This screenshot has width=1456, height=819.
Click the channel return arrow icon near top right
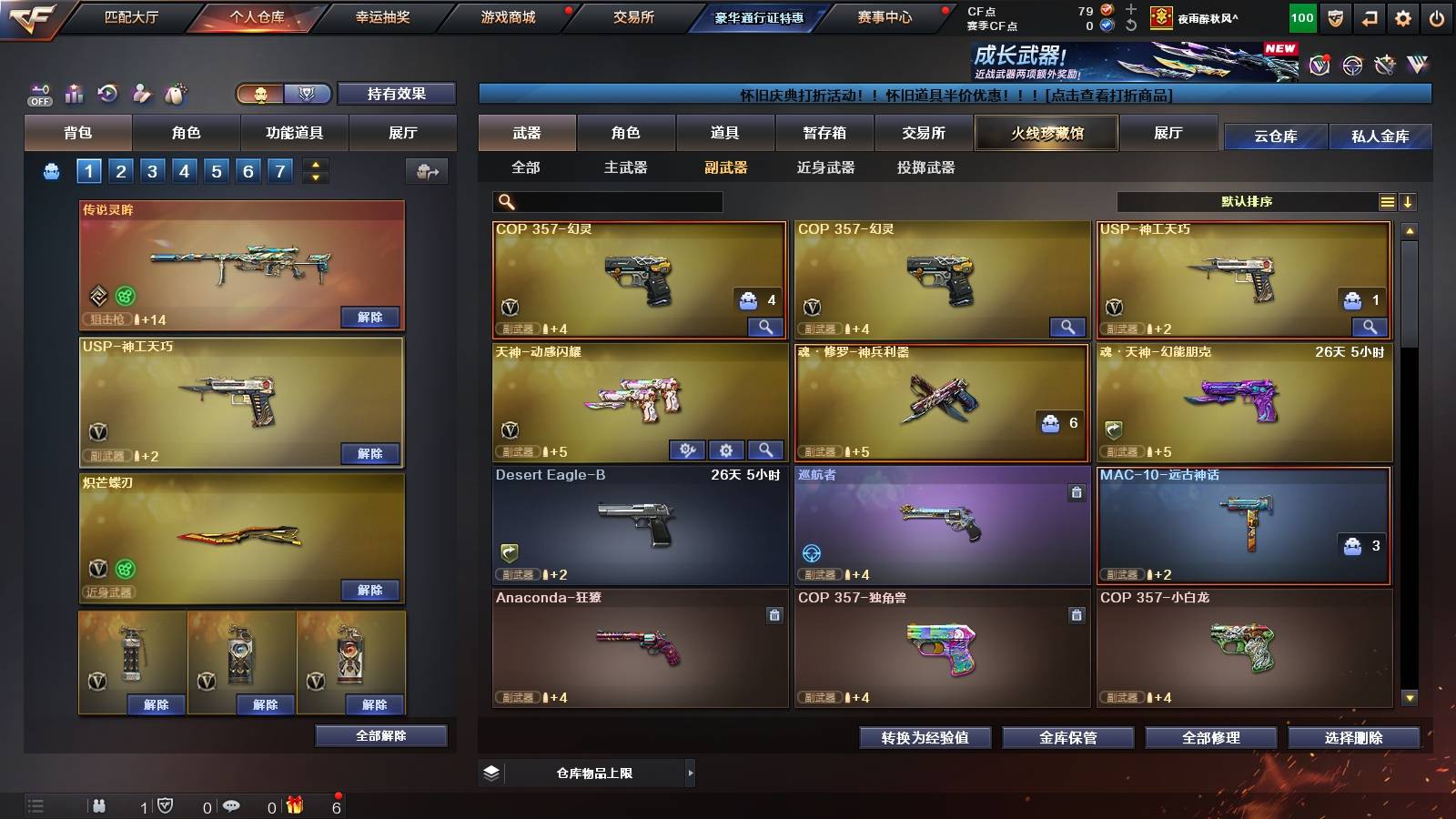tap(1368, 16)
